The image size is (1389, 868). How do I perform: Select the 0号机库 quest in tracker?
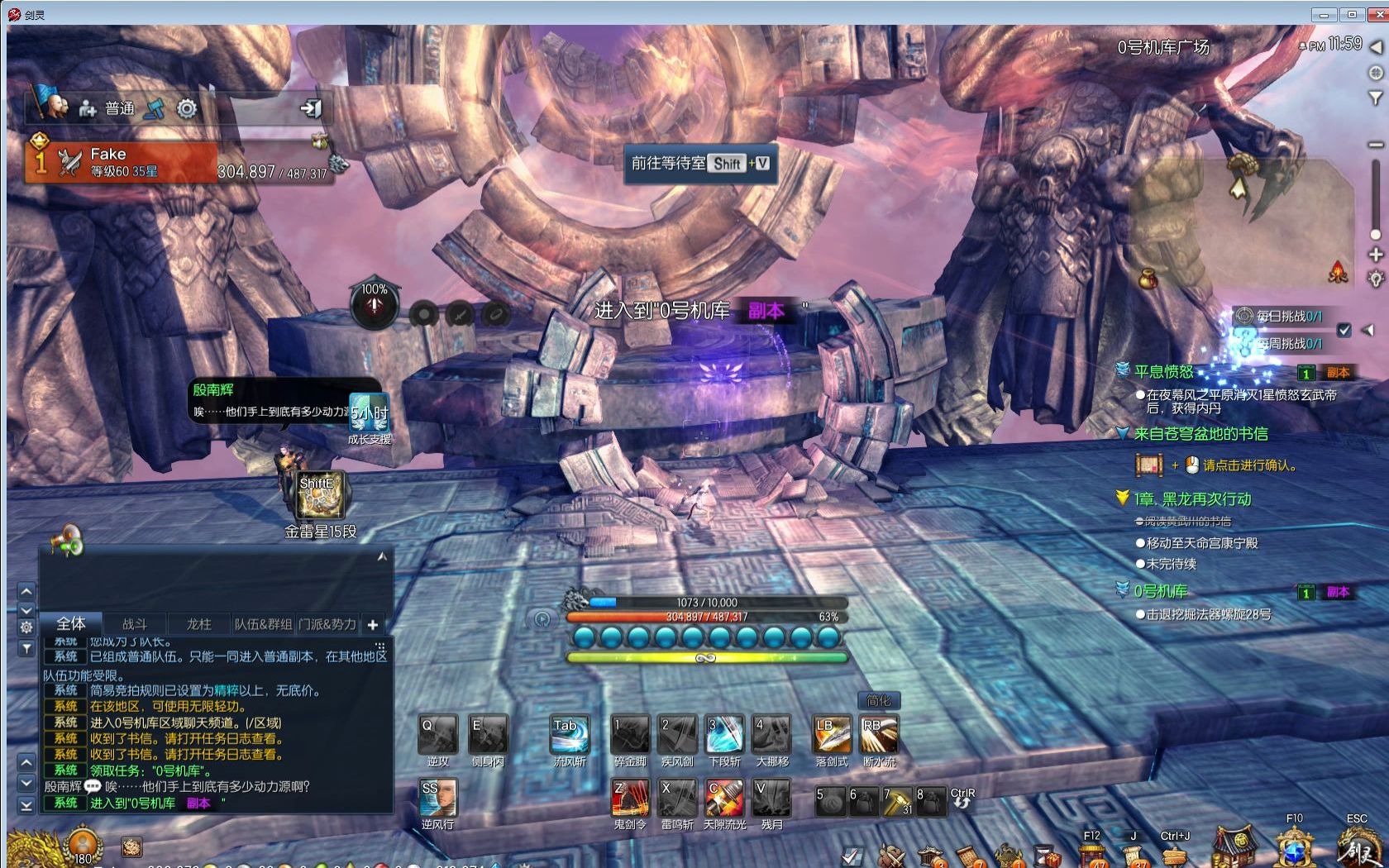pyautogui.click(x=1161, y=591)
